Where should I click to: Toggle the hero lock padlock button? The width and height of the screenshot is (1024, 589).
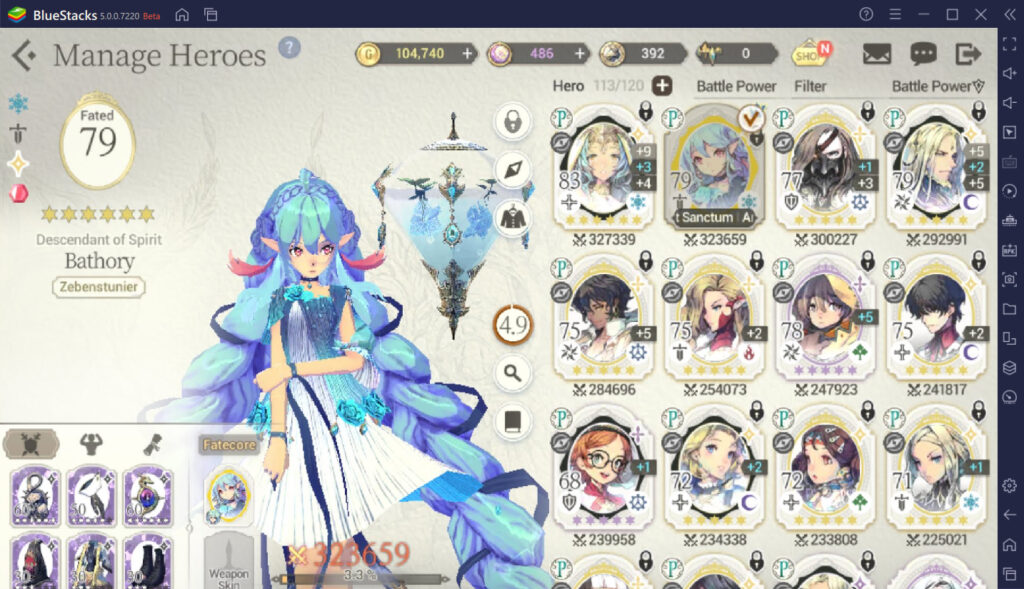point(513,123)
